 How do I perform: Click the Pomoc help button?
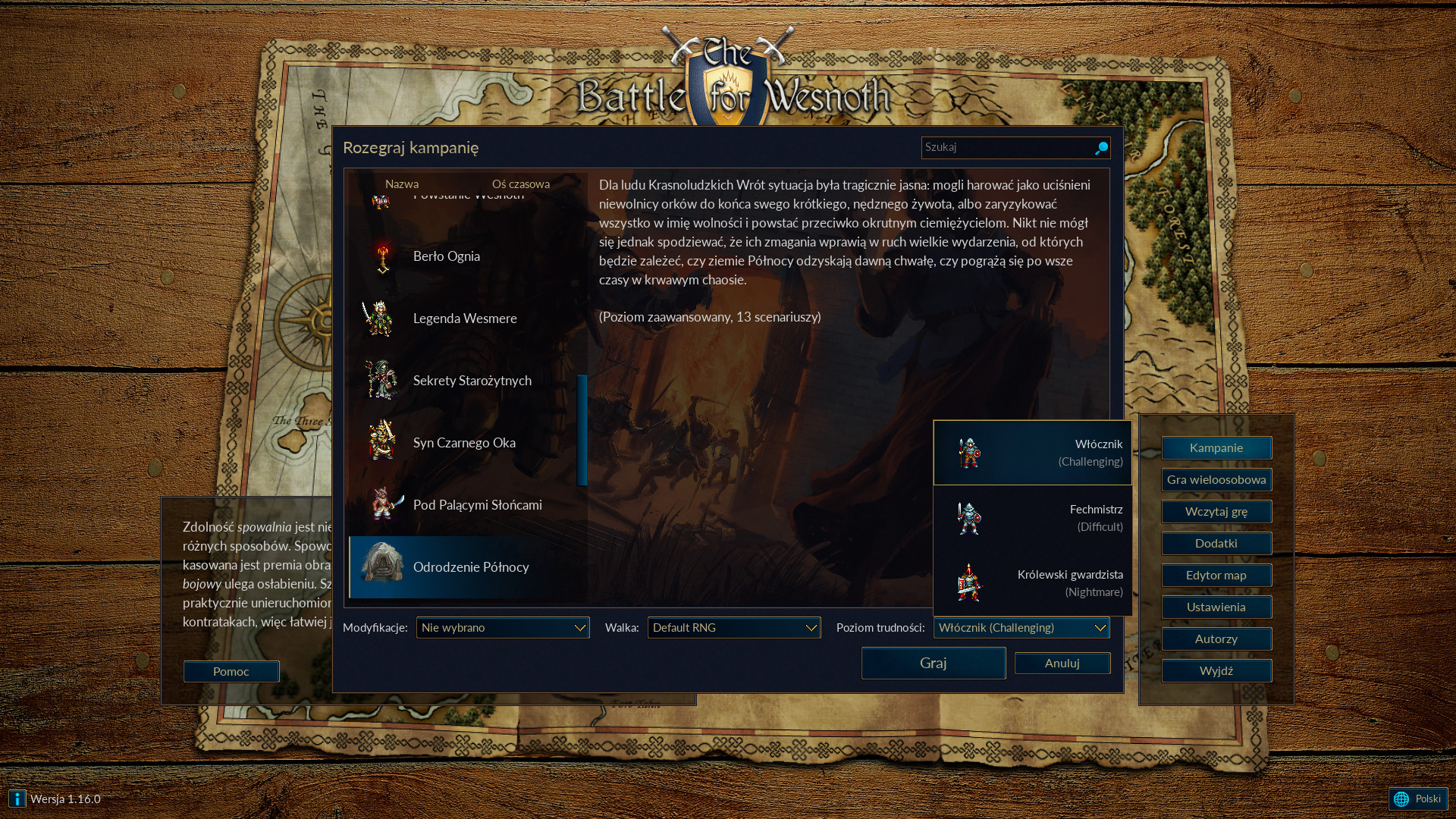[x=231, y=671]
